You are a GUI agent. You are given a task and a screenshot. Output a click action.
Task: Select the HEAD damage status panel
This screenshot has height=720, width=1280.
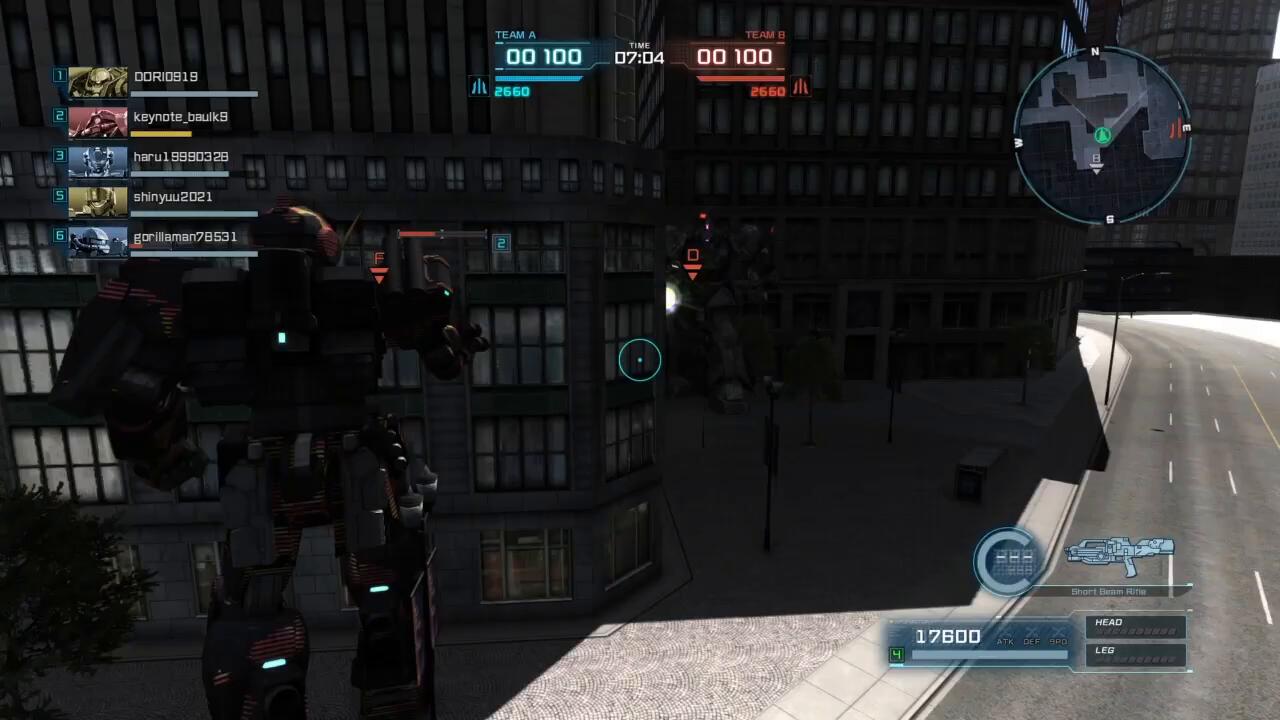[1135, 627]
